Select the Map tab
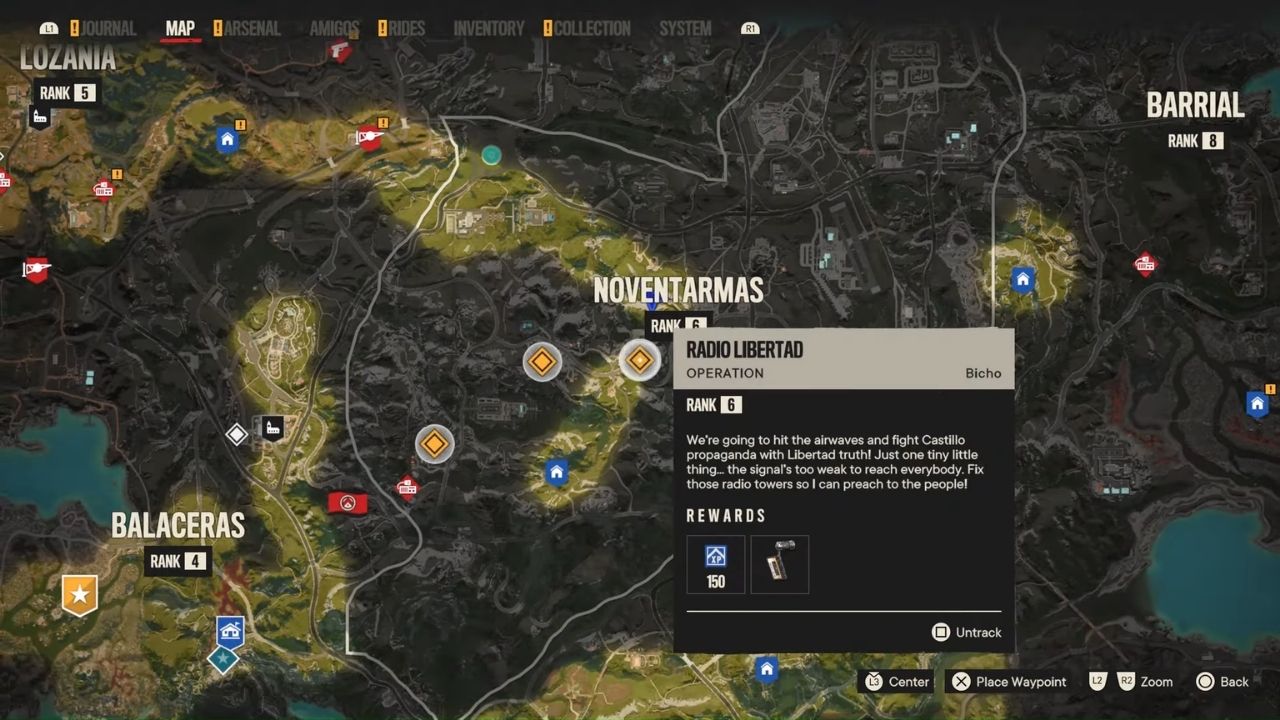 pyautogui.click(x=180, y=28)
